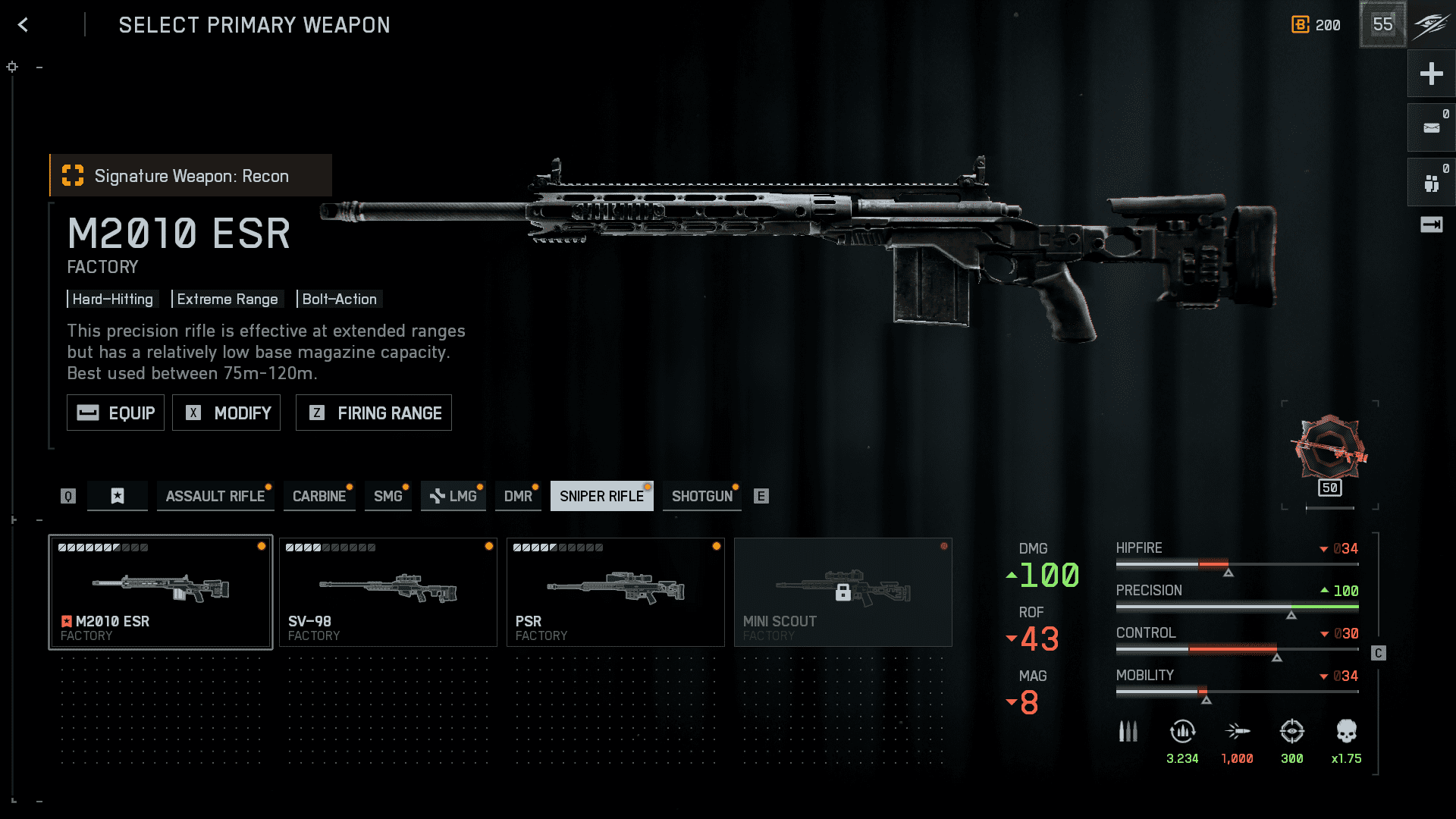Screen dimensions: 1456x819
Task: Click the plus button in the sidebar
Action: 1431,74
